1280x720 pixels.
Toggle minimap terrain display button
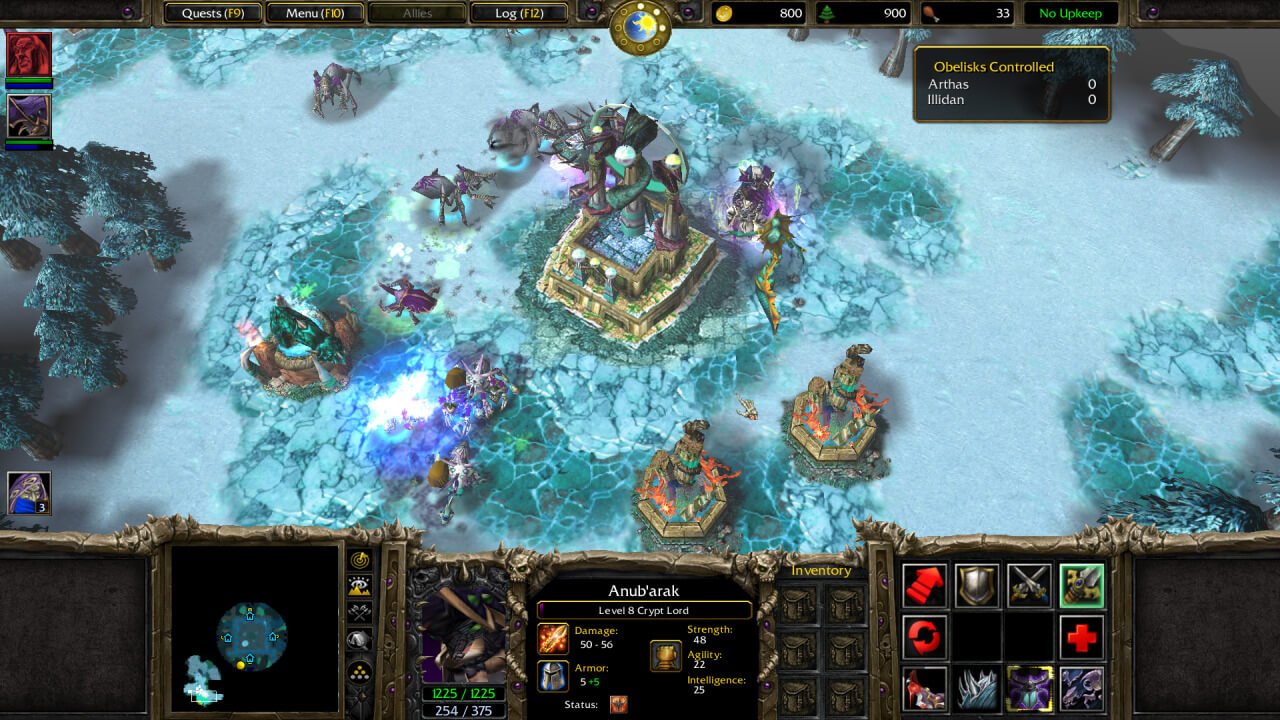pos(360,587)
